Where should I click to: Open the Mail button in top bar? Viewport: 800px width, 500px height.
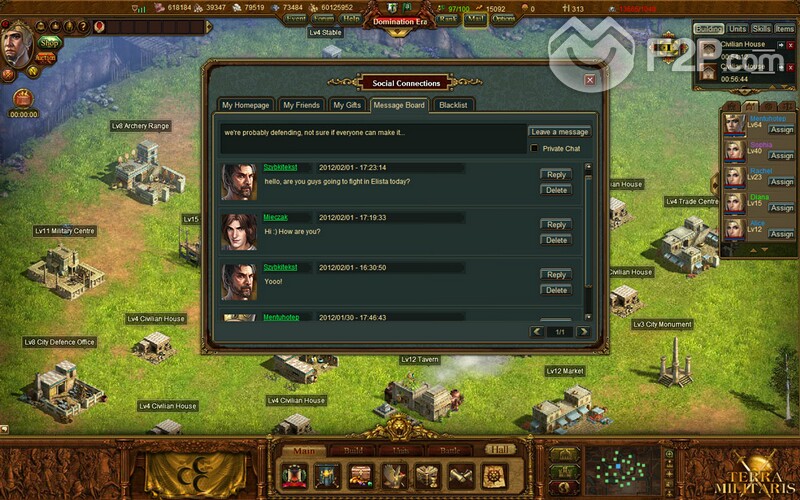pos(475,17)
